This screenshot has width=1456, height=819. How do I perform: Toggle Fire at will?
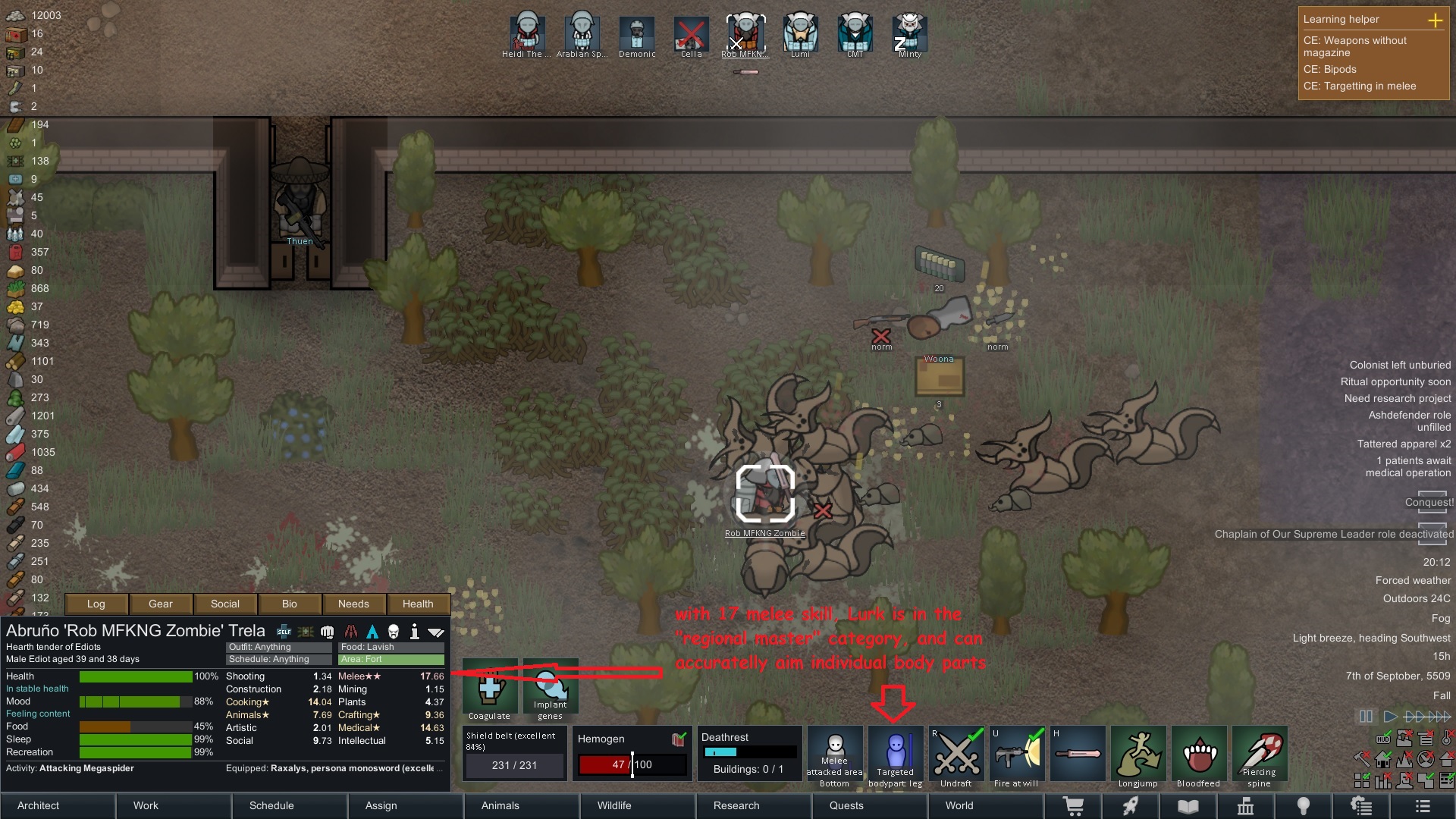(x=1017, y=757)
